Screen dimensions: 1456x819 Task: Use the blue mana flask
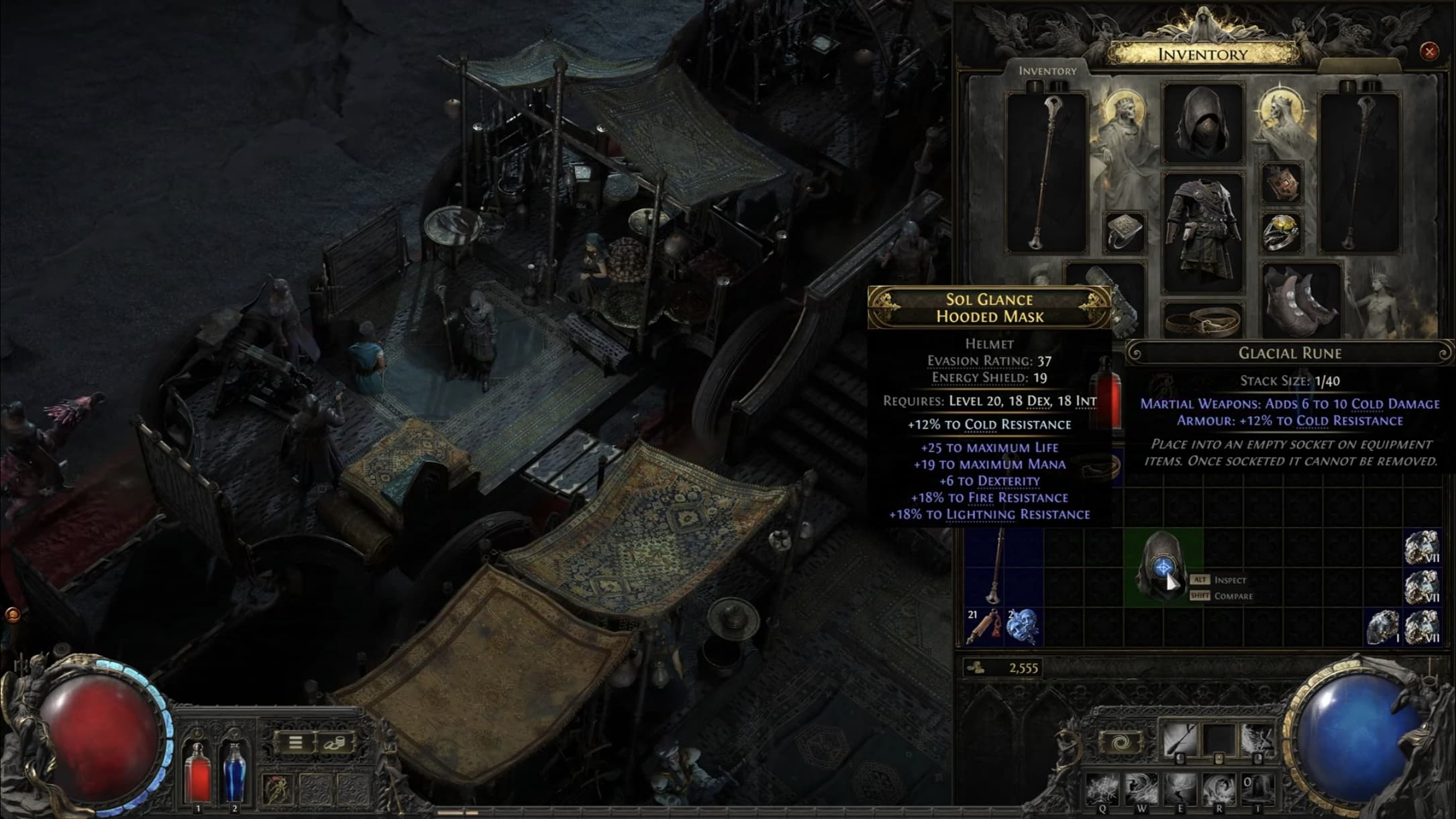(233, 772)
